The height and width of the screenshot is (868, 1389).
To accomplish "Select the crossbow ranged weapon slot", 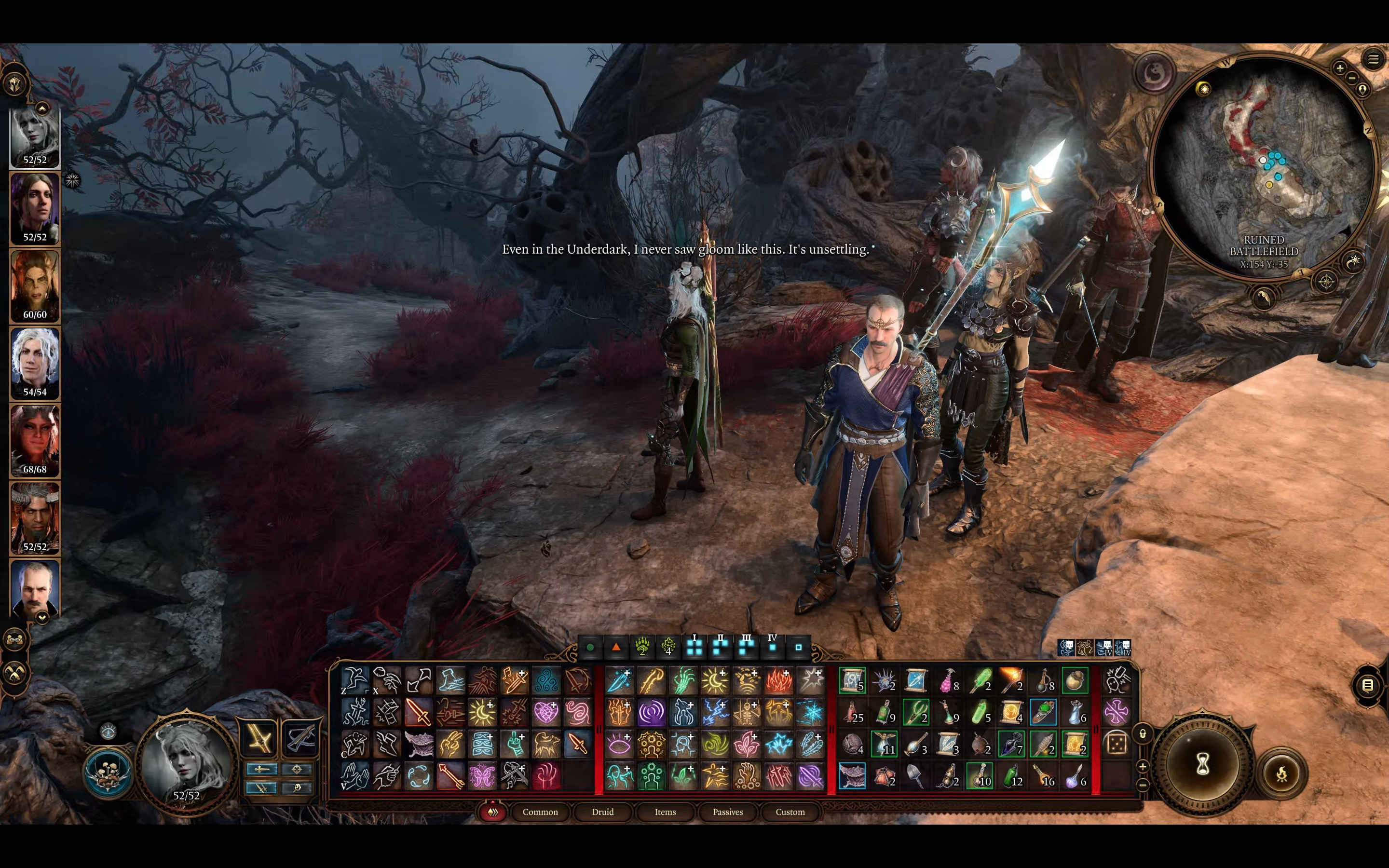I will coord(299,738).
